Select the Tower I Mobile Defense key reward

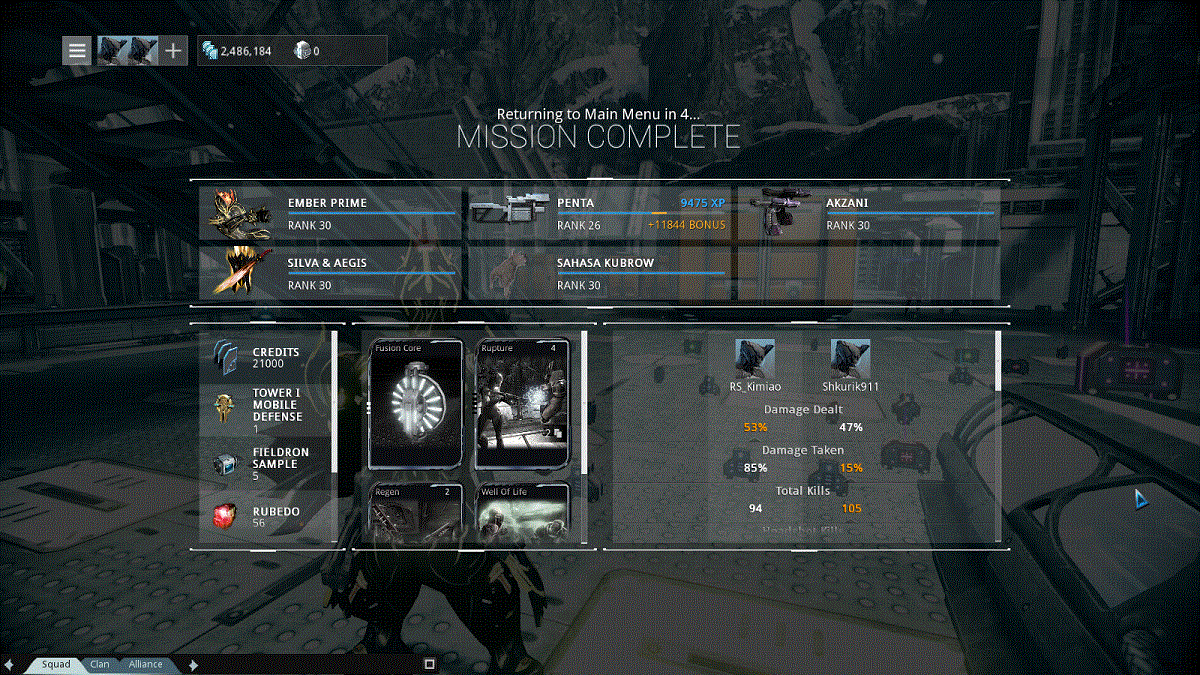tap(267, 410)
